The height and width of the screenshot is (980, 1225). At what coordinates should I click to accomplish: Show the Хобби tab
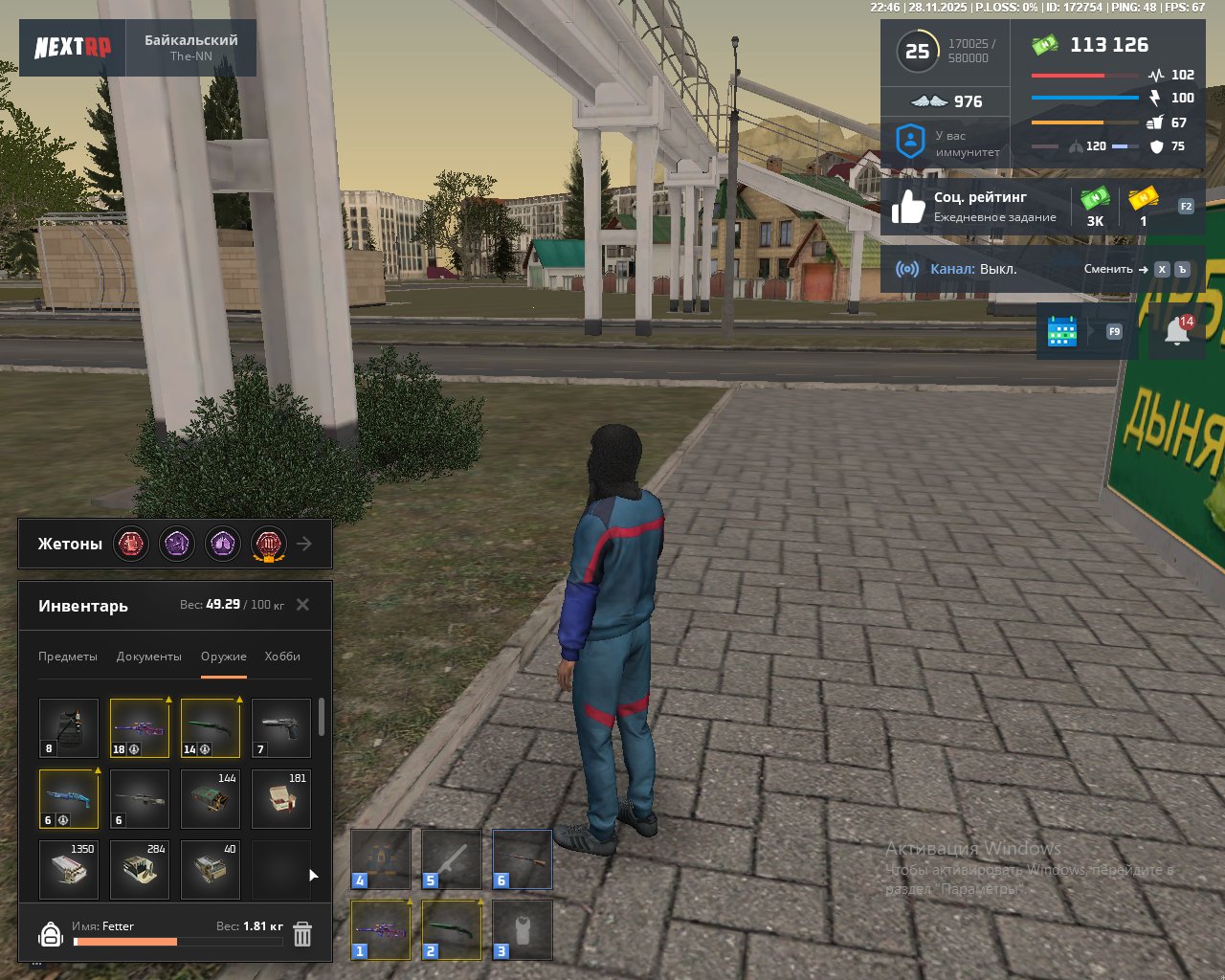click(x=282, y=657)
